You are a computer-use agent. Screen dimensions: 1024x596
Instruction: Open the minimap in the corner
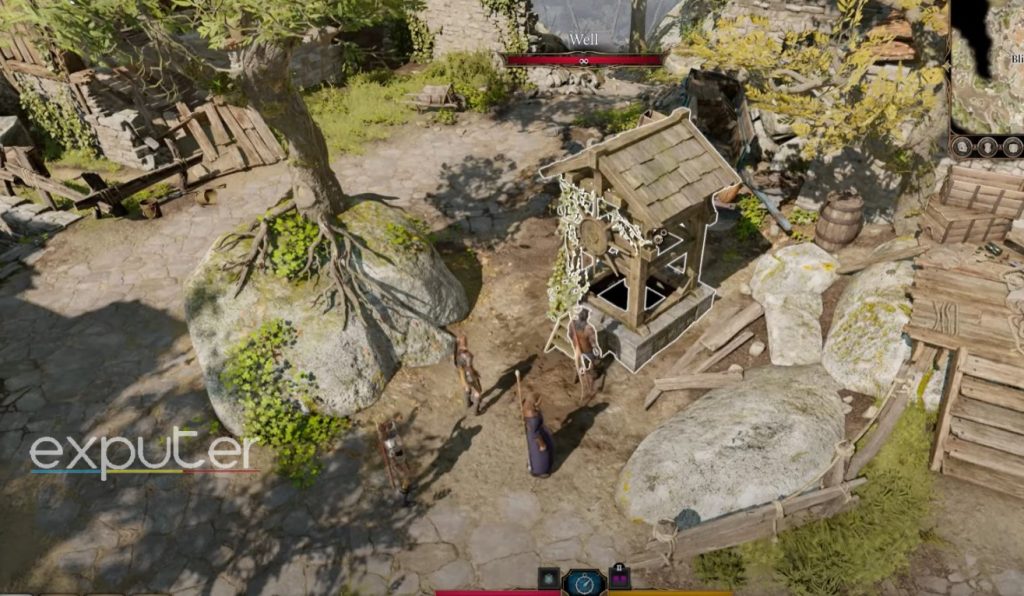pyautogui.click(x=987, y=66)
